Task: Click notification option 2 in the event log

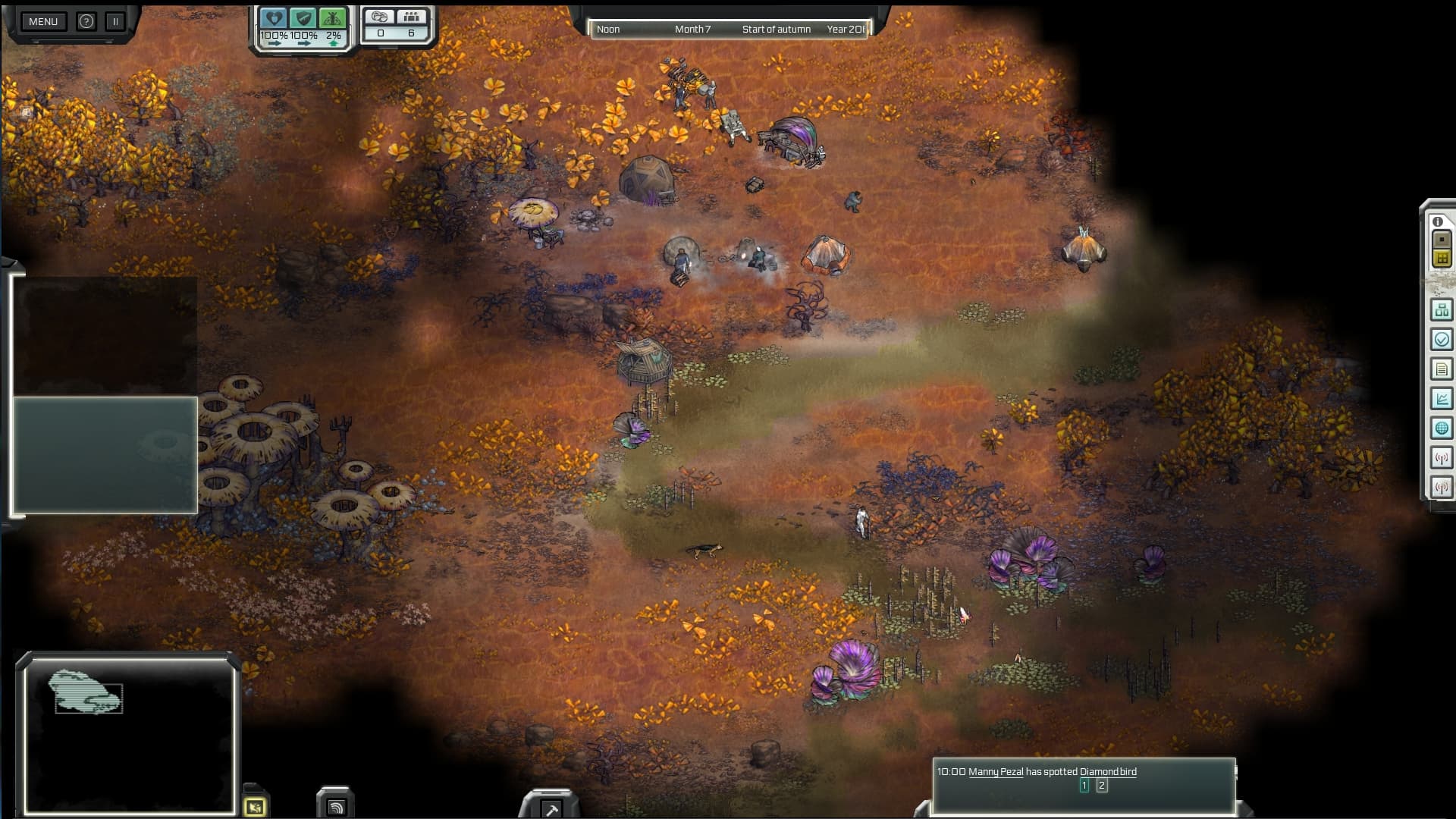Action: tap(1102, 786)
